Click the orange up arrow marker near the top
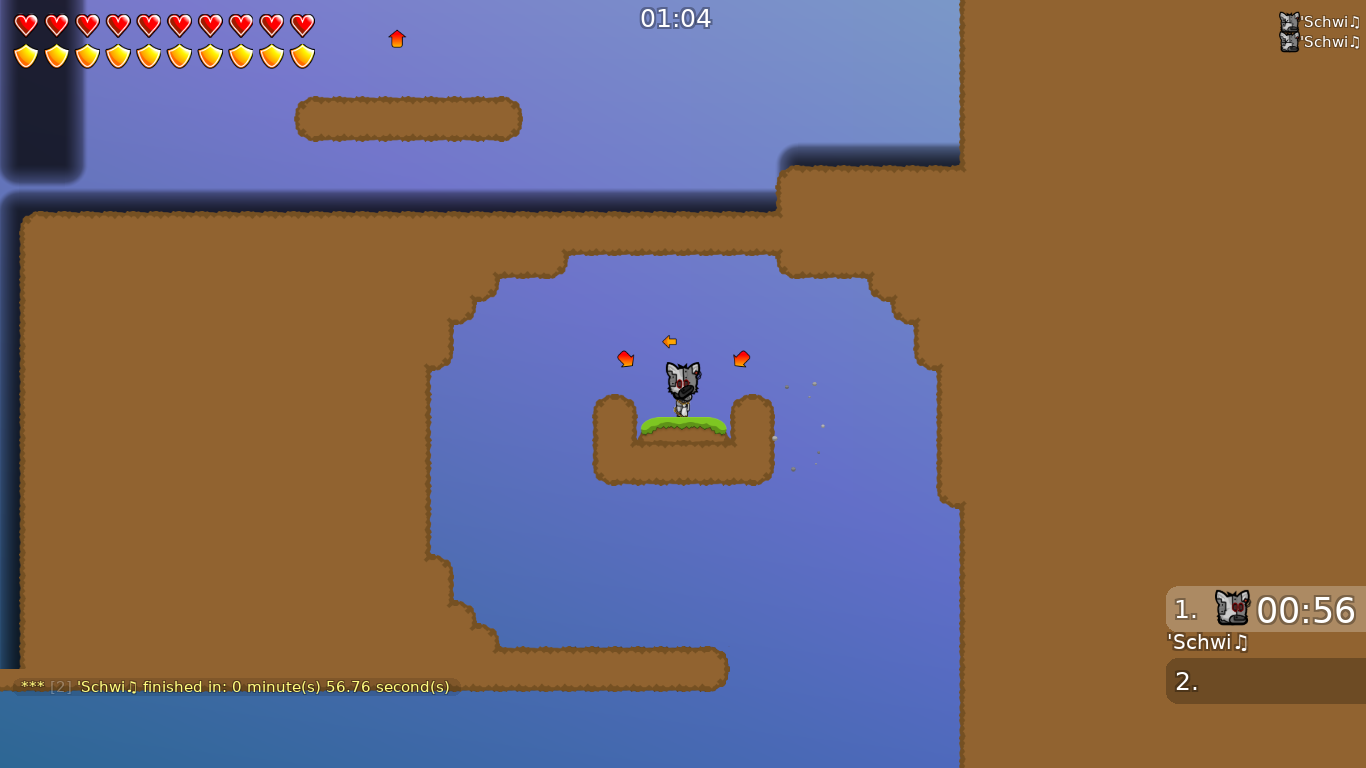 397,38
